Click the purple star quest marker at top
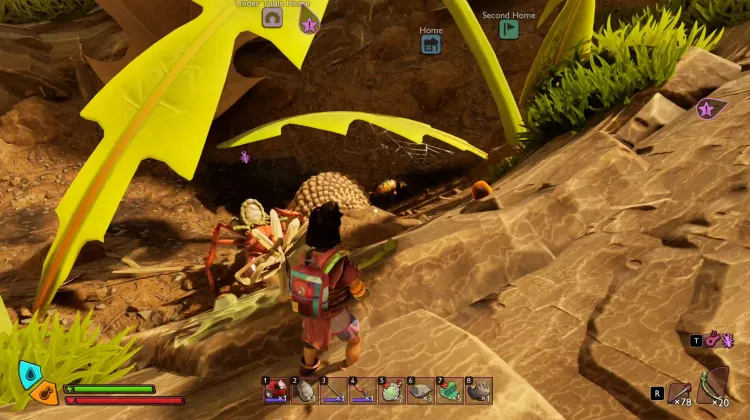Viewport: 750px width, 420px height. coord(309,25)
